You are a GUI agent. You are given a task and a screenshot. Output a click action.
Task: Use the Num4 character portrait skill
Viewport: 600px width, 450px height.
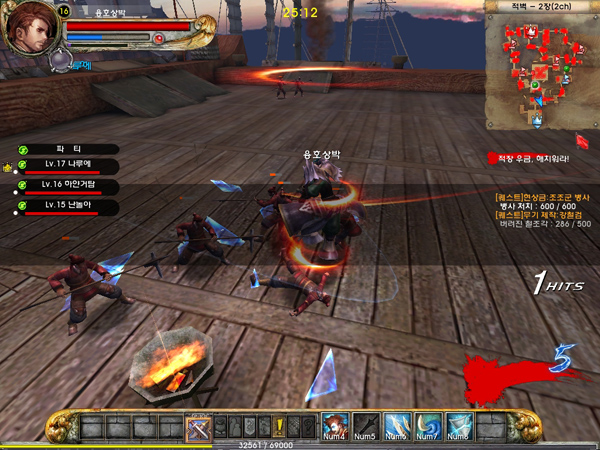(336, 425)
